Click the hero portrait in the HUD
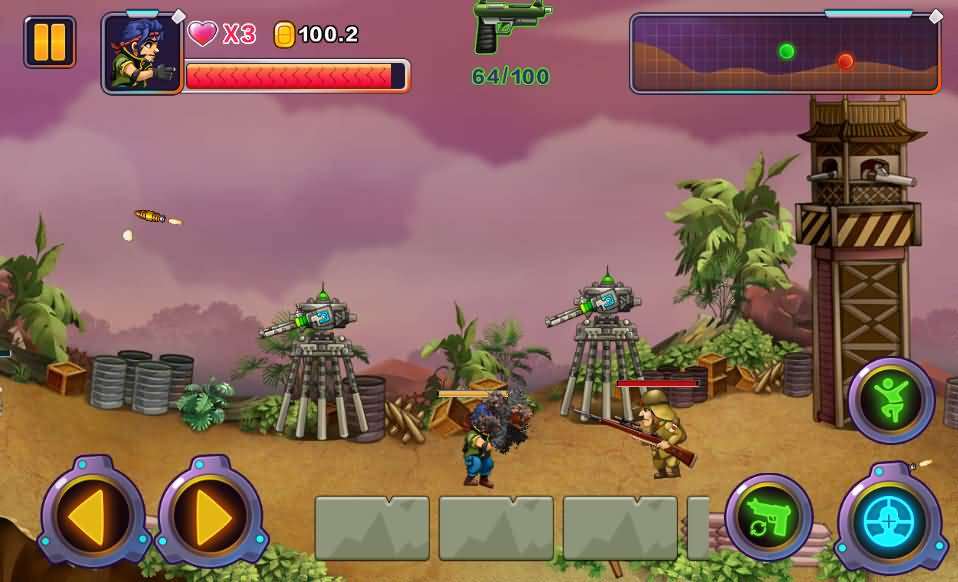This screenshot has width=958, height=582. [x=142, y=54]
